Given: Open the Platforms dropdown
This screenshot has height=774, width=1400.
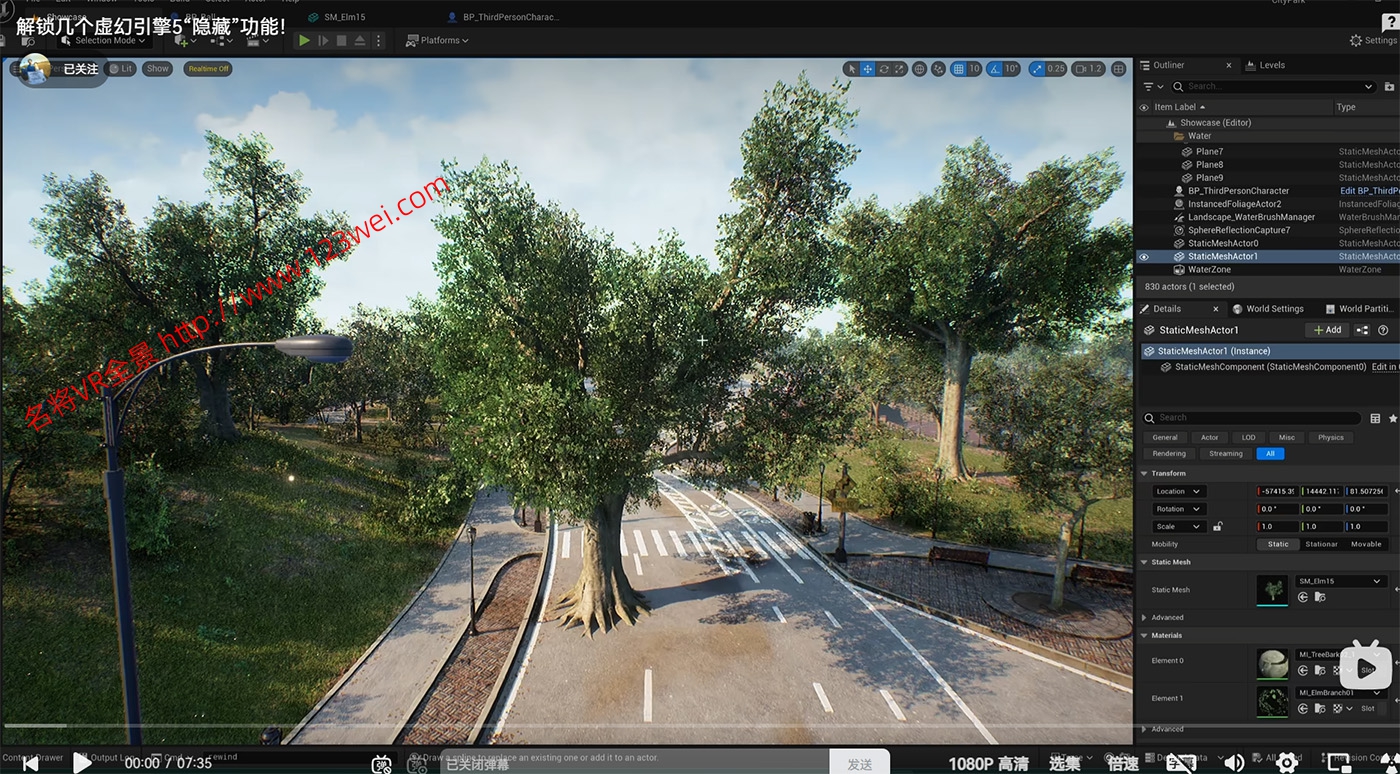Looking at the screenshot, I should tap(438, 40).
